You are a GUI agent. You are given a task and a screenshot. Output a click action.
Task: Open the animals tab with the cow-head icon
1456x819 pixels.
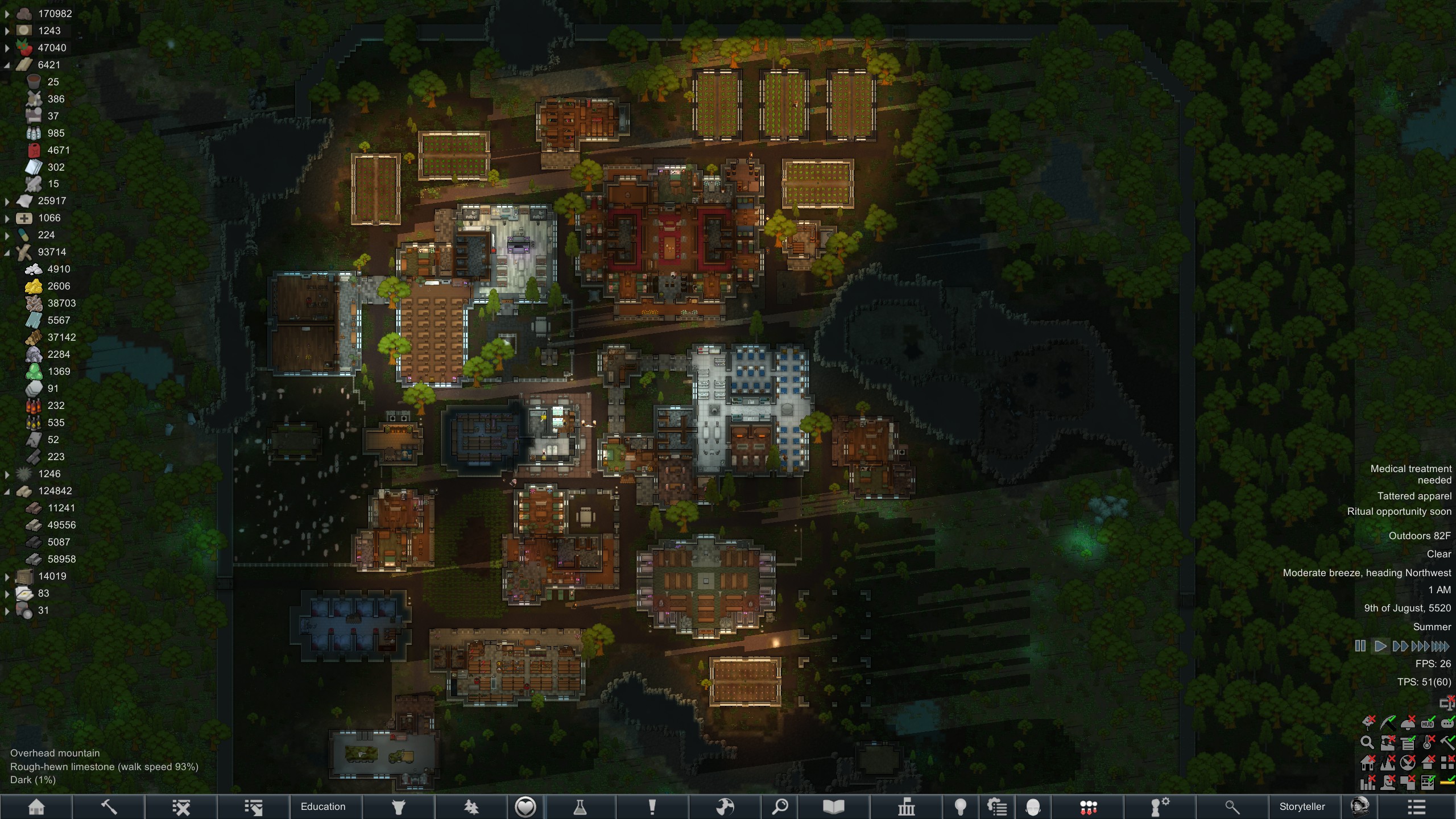click(x=399, y=806)
